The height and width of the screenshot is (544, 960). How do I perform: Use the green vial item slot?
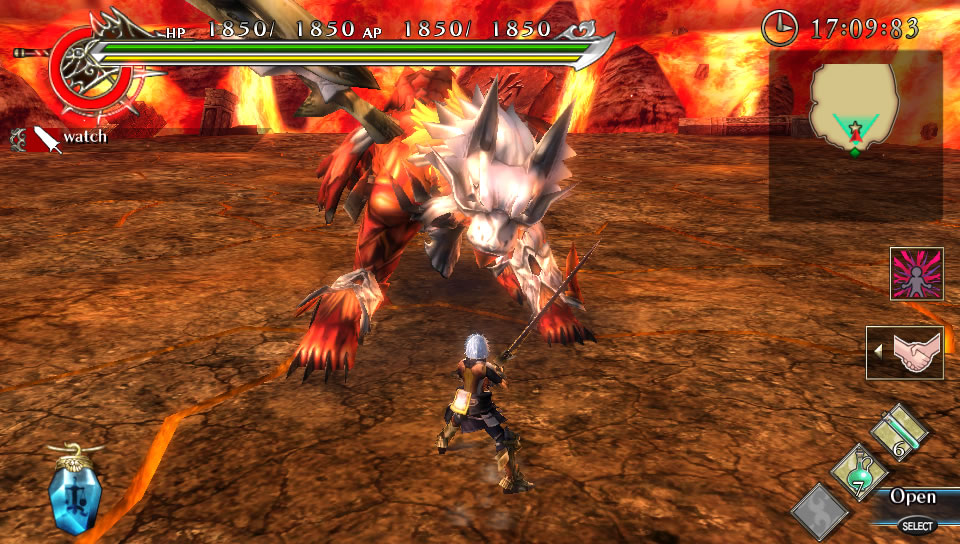[x=899, y=433]
